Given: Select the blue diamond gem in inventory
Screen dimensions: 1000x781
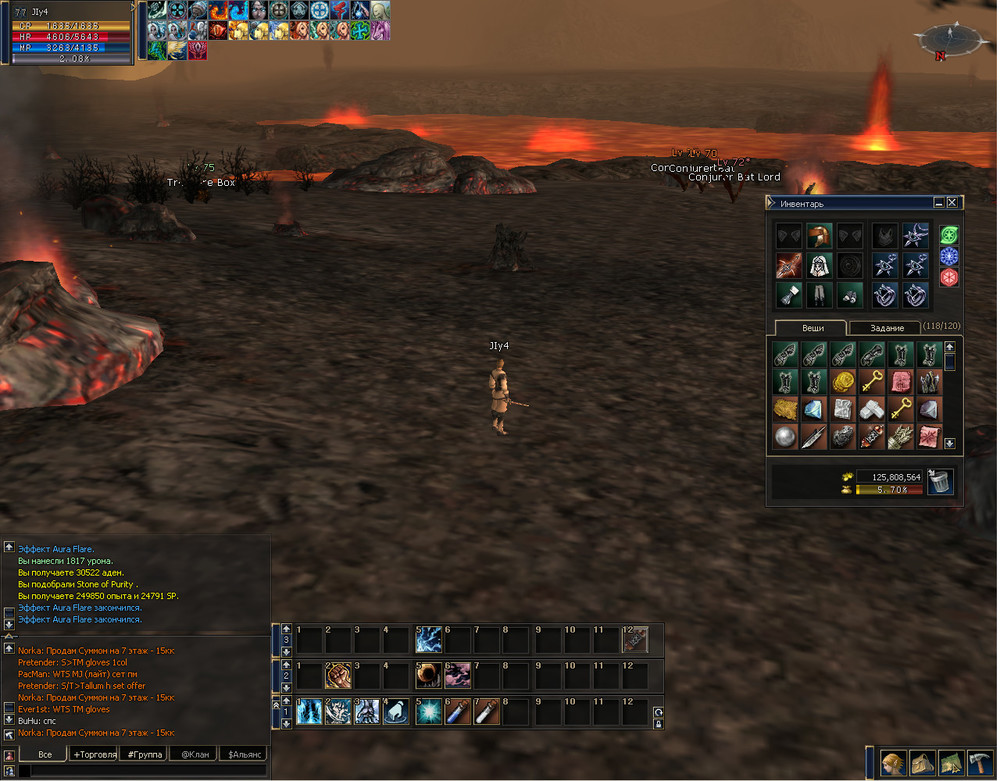Looking at the screenshot, I should 815,409.
